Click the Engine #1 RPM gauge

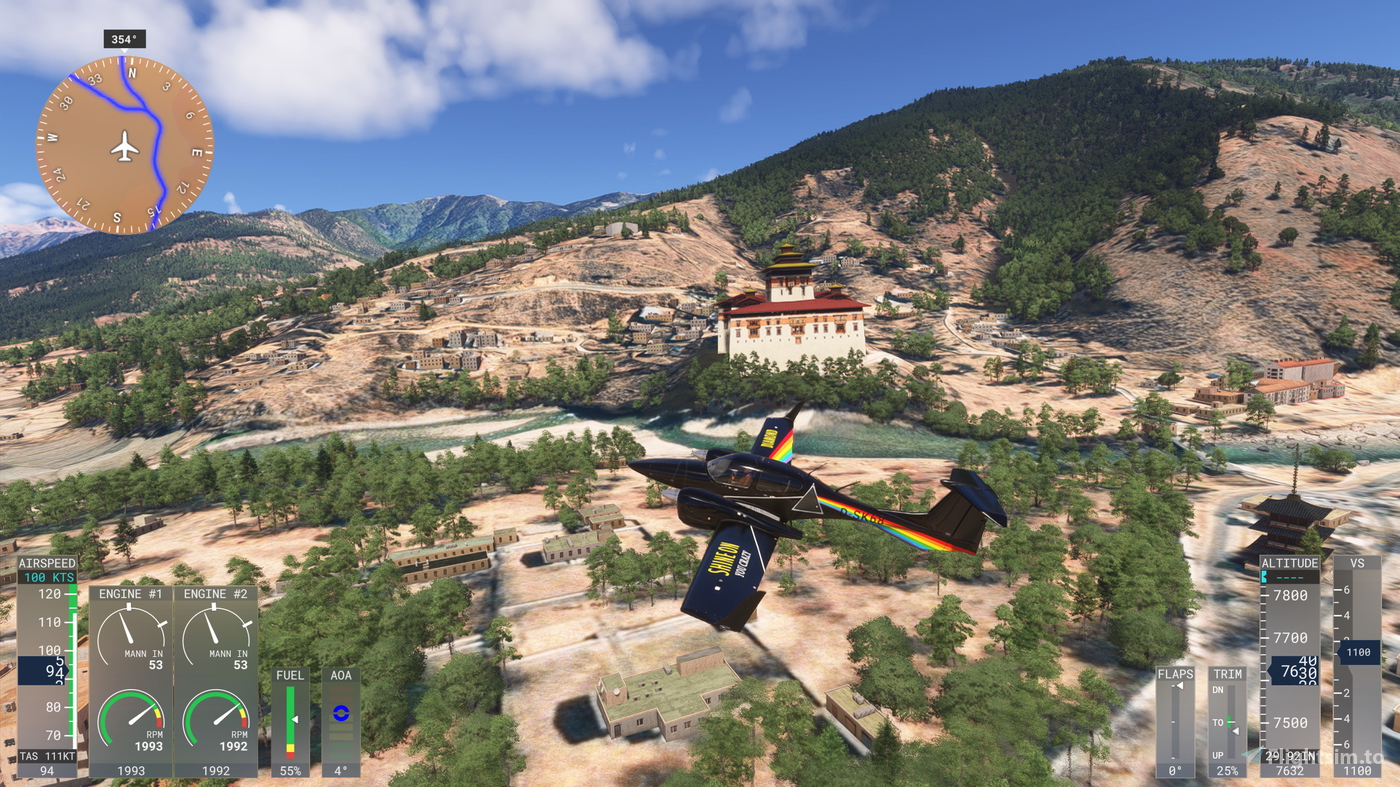click(x=130, y=718)
